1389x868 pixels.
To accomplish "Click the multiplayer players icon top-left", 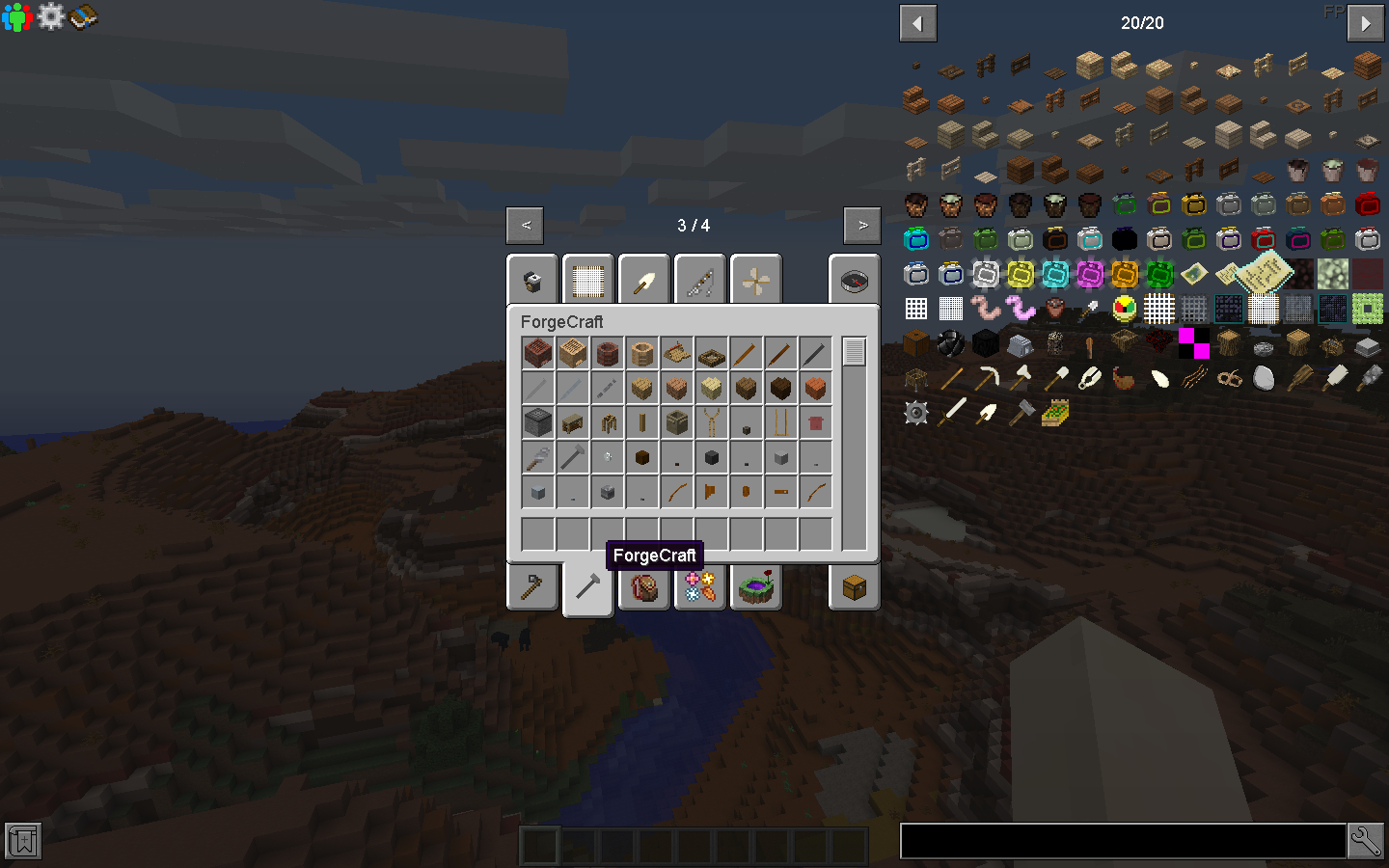I will coord(15,16).
